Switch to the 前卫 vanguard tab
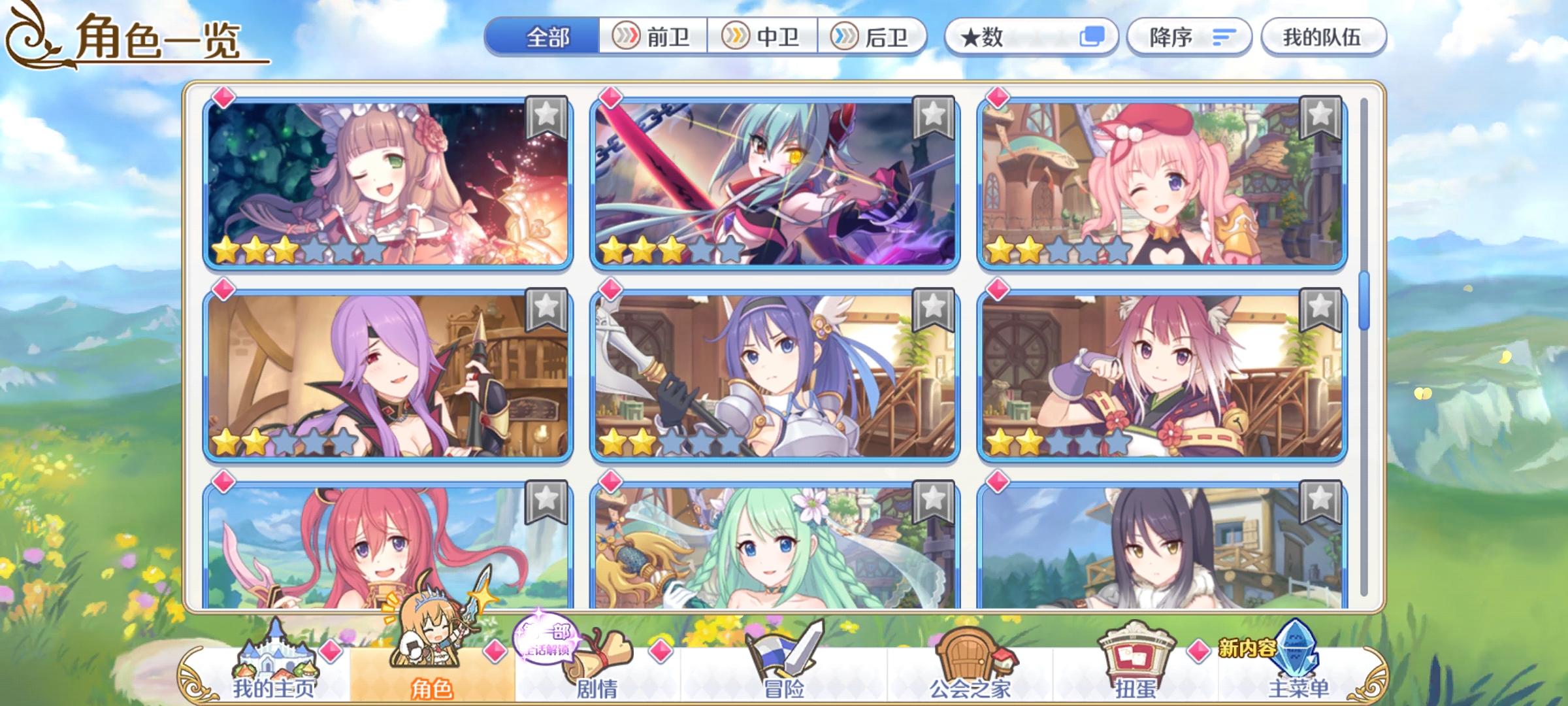1568x706 pixels. (653, 37)
